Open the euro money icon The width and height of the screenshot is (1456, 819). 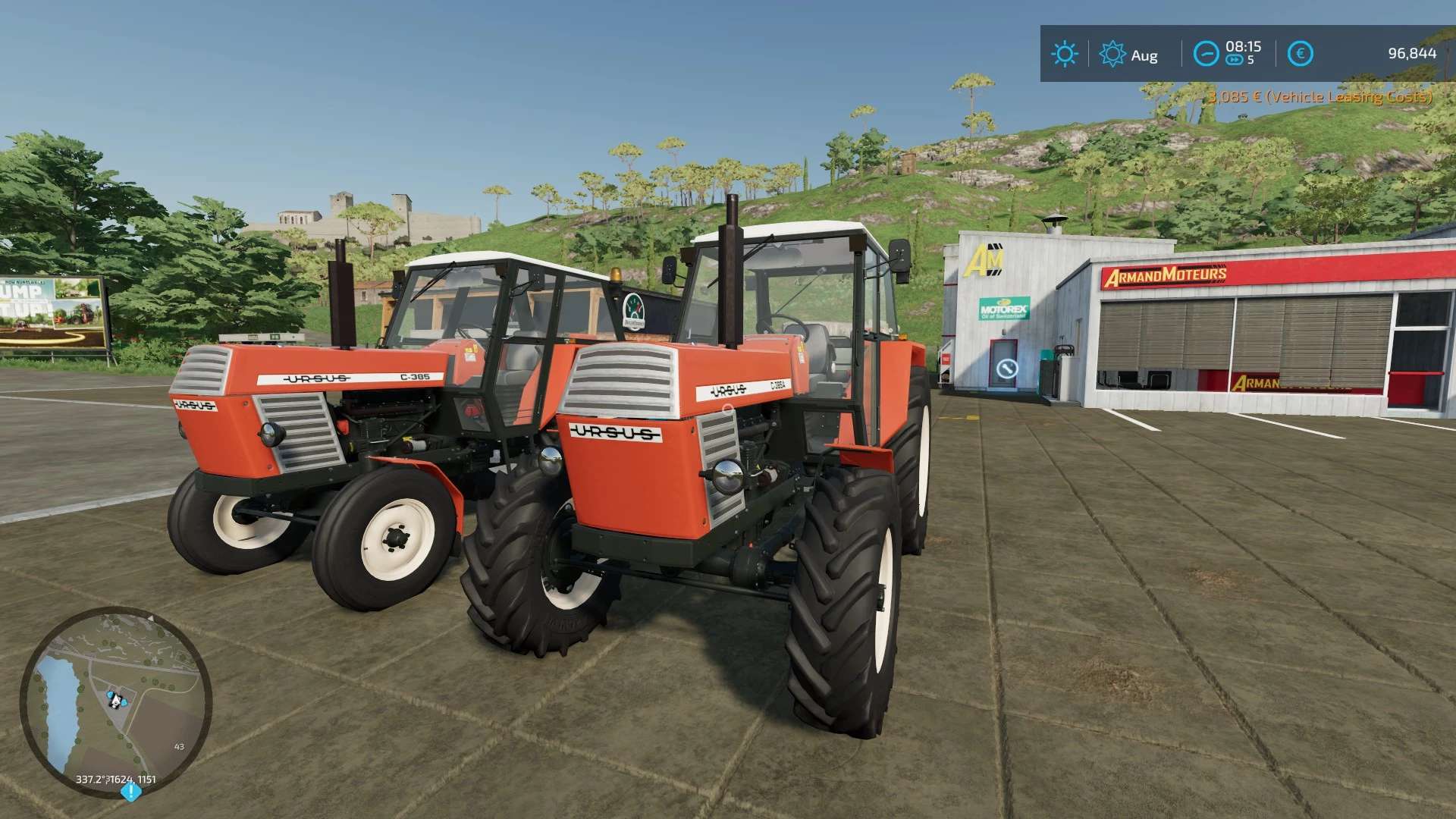[1301, 54]
